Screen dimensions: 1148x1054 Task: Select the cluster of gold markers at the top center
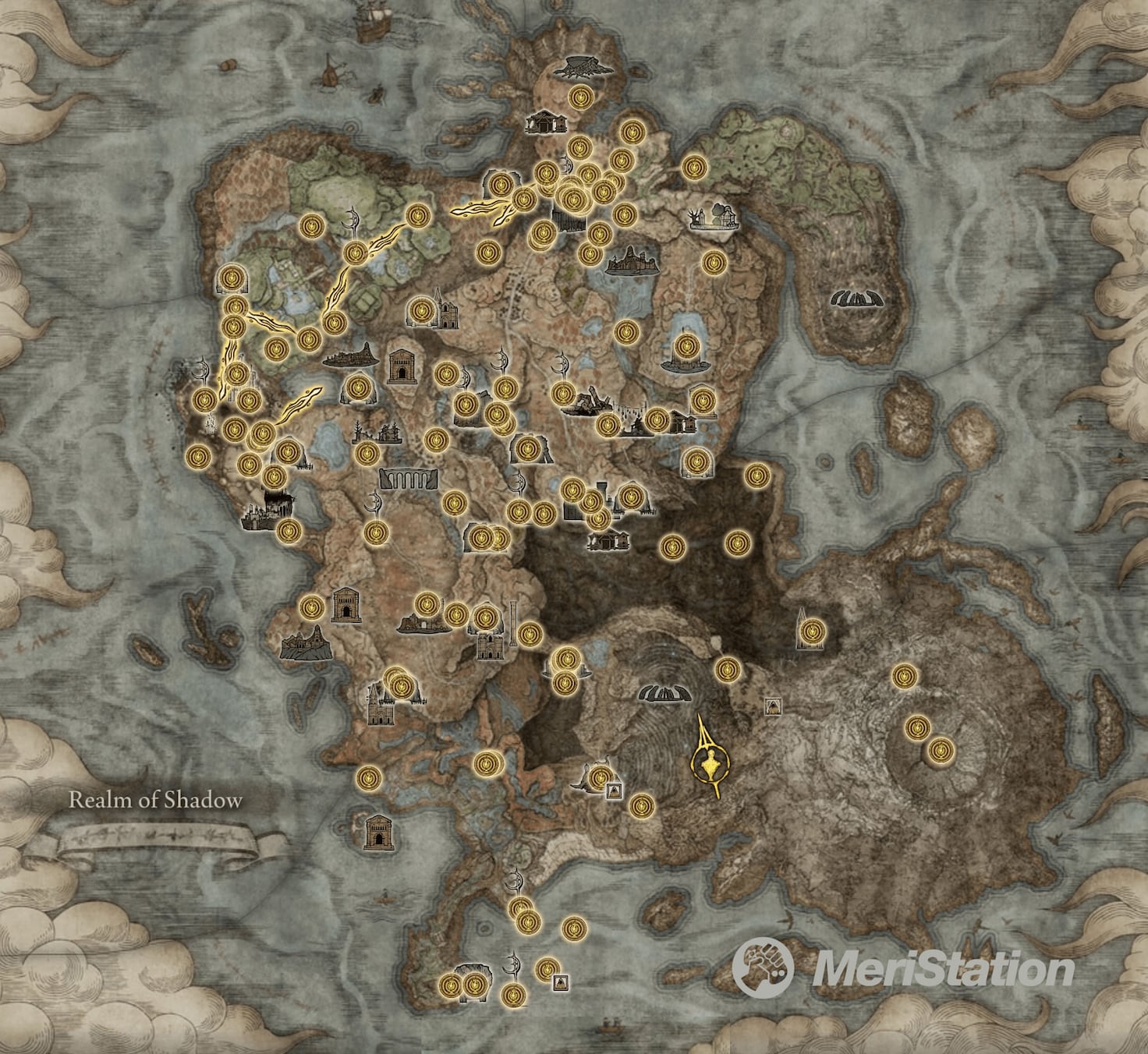(572, 191)
